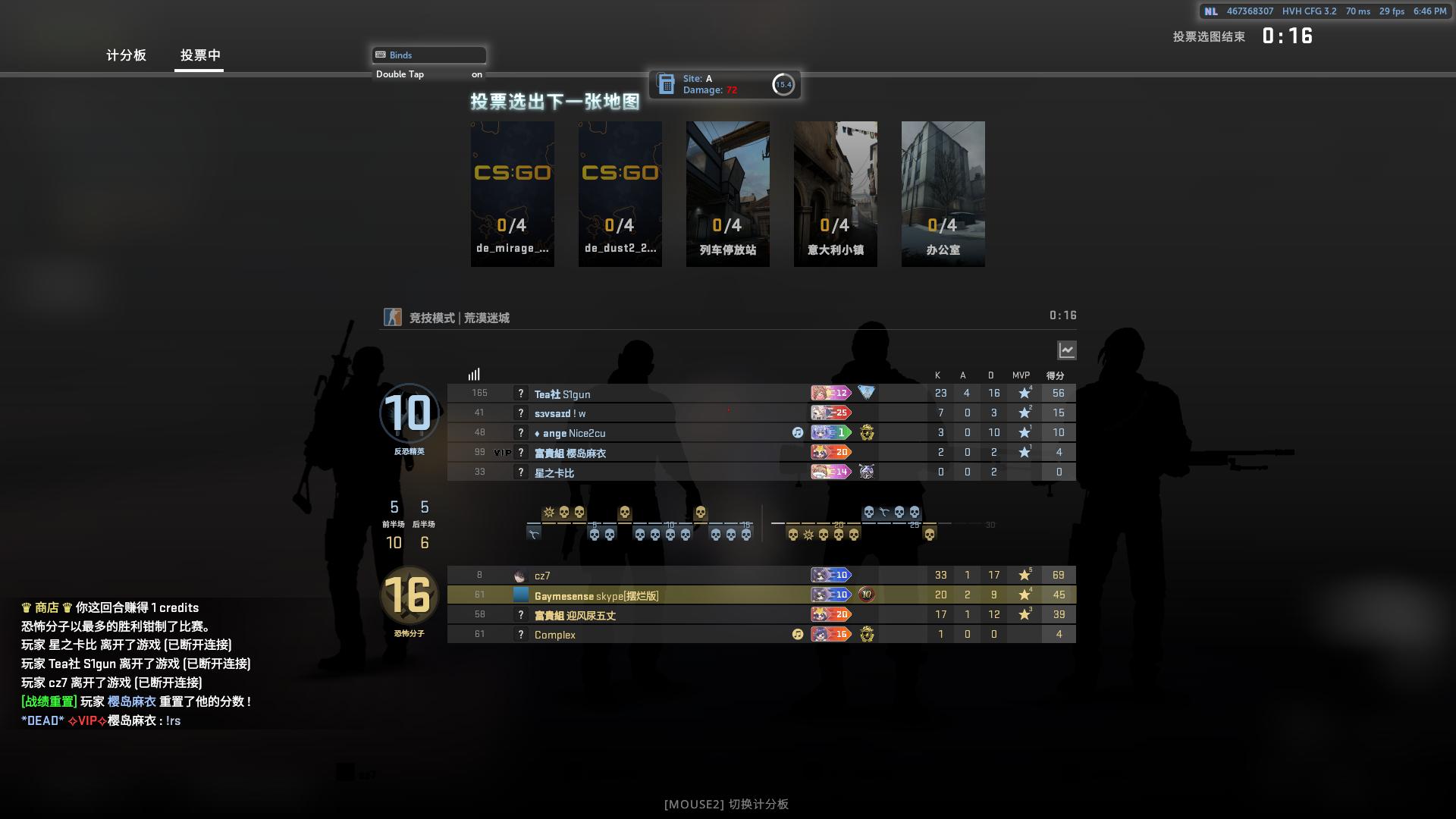Choose the 列车停放站 map card
This screenshot has height=819, width=1456.
(x=728, y=193)
